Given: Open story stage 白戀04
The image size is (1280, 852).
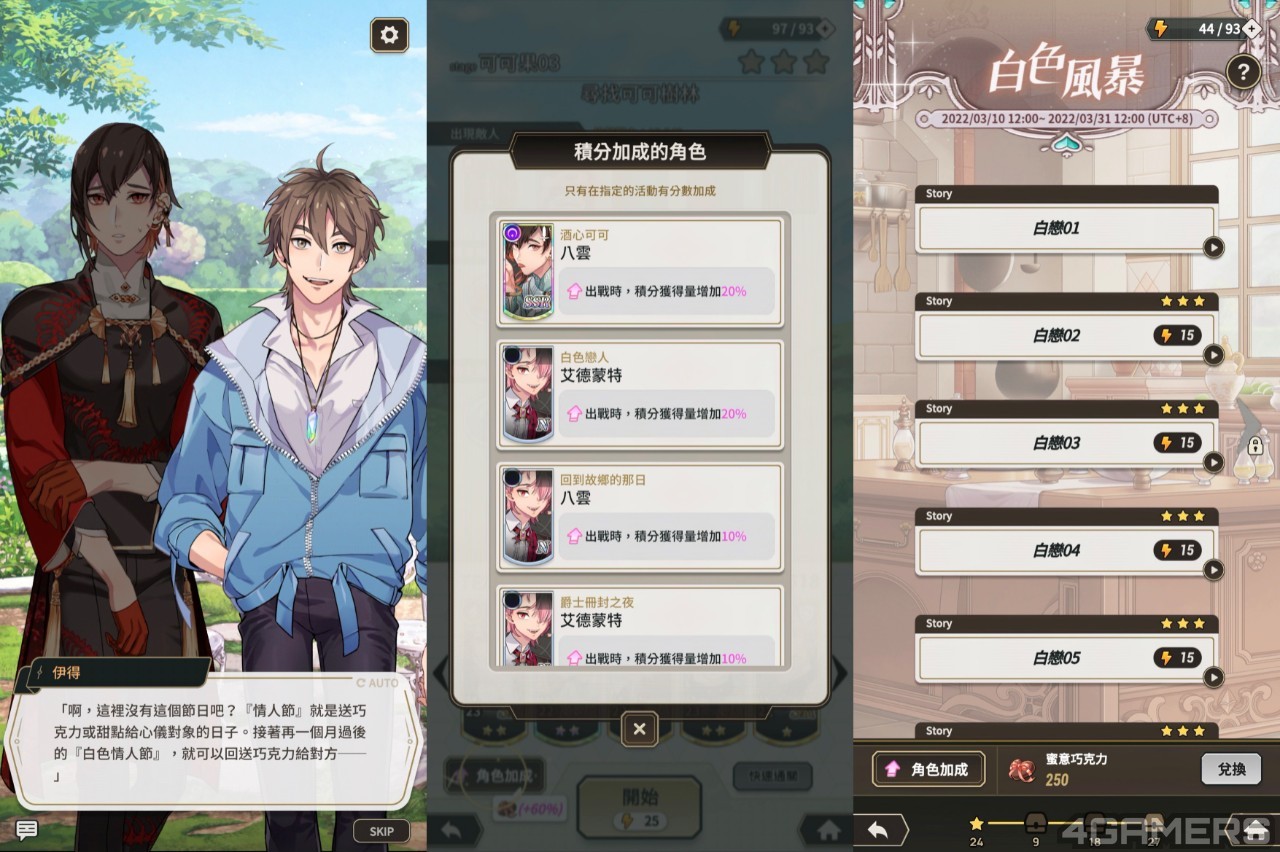Looking at the screenshot, I should pyautogui.click(x=1066, y=550).
